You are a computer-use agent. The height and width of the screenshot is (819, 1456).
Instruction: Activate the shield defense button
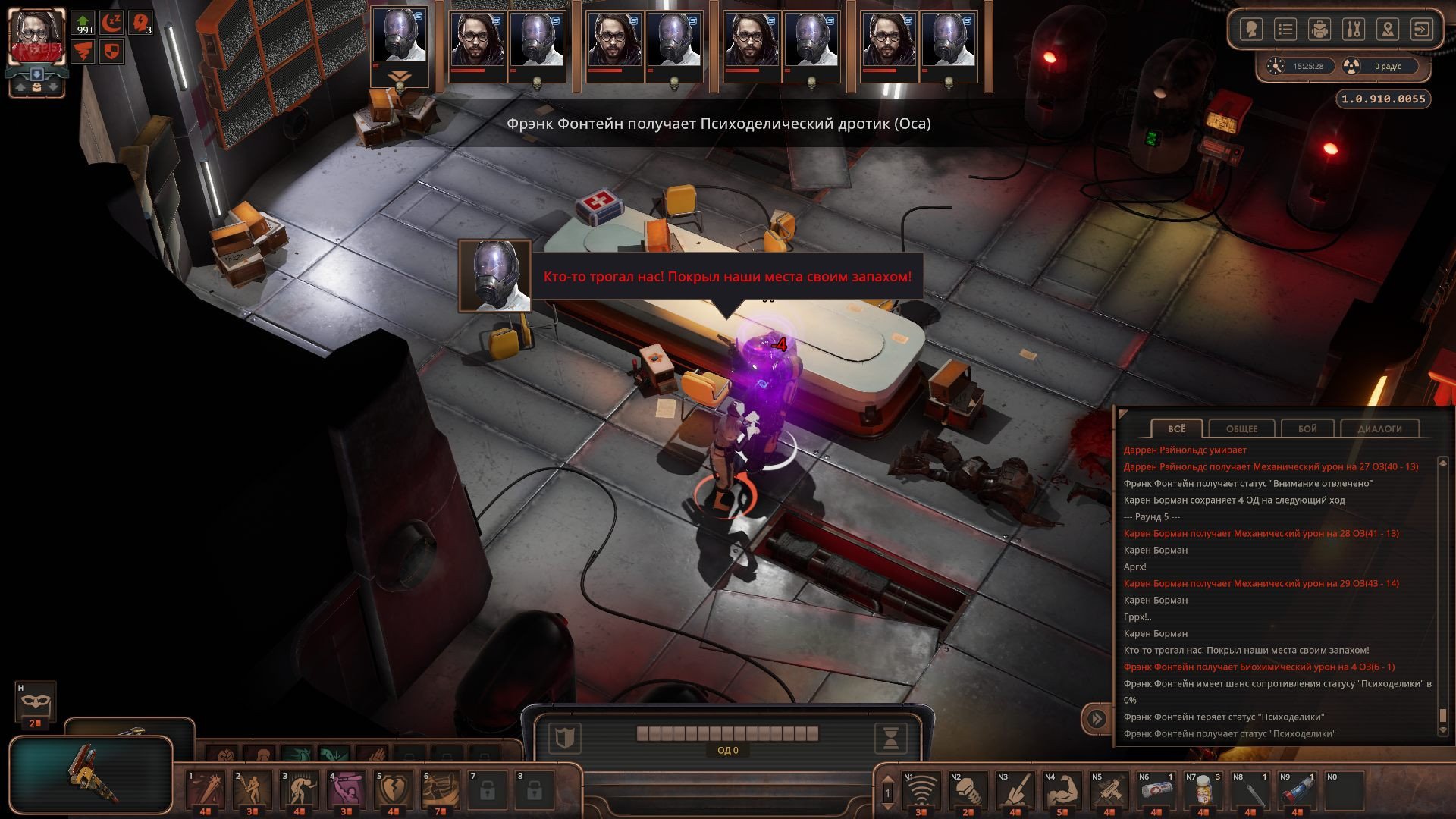coord(564,737)
